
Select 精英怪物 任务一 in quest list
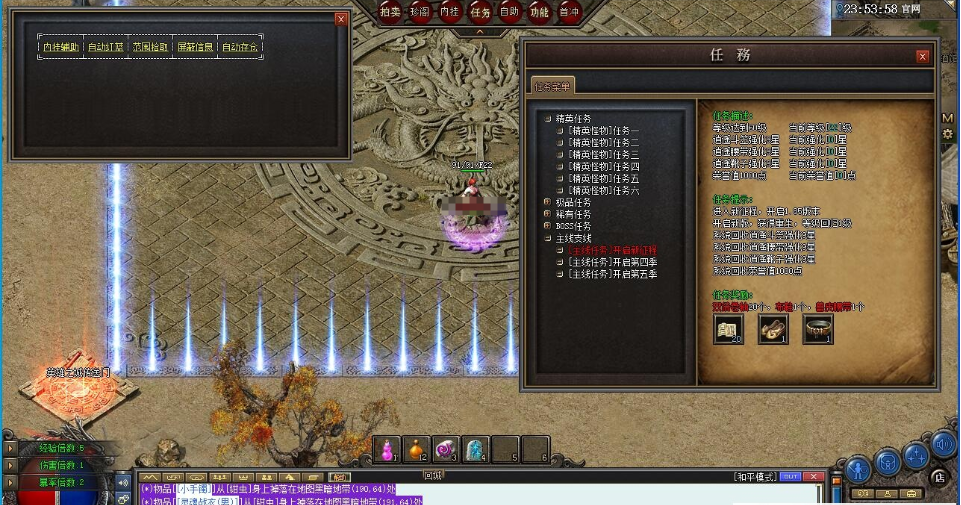tap(603, 131)
